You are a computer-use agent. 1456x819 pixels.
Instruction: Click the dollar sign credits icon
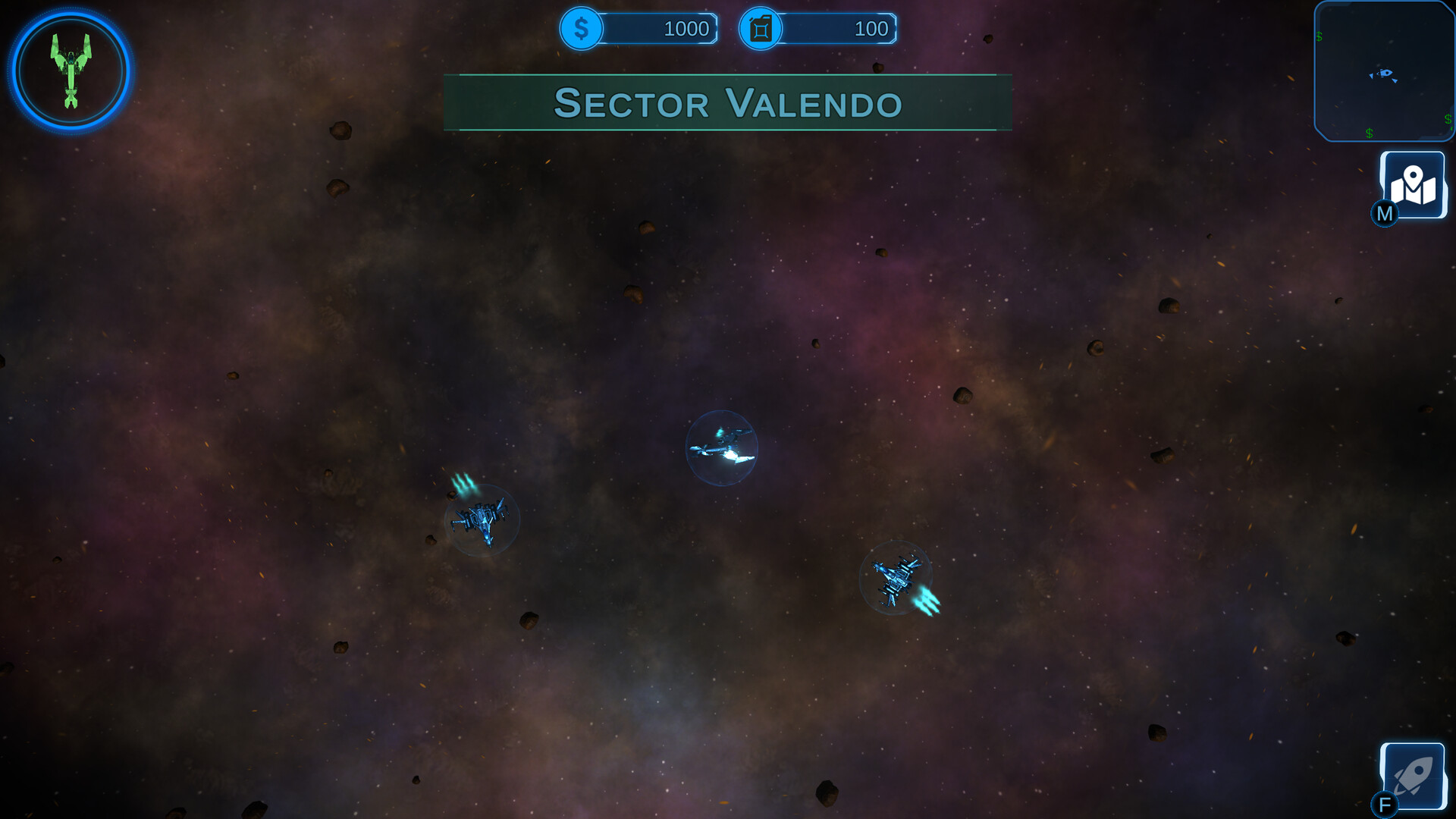pyautogui.click(x=581, y=29)
